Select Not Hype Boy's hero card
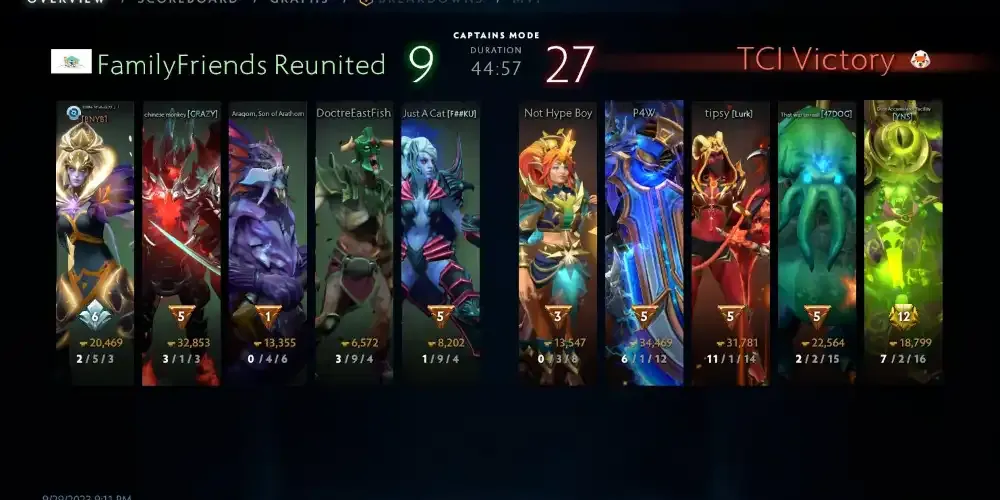The width and height of the screenshot is (1000, 500). point(558,242)
